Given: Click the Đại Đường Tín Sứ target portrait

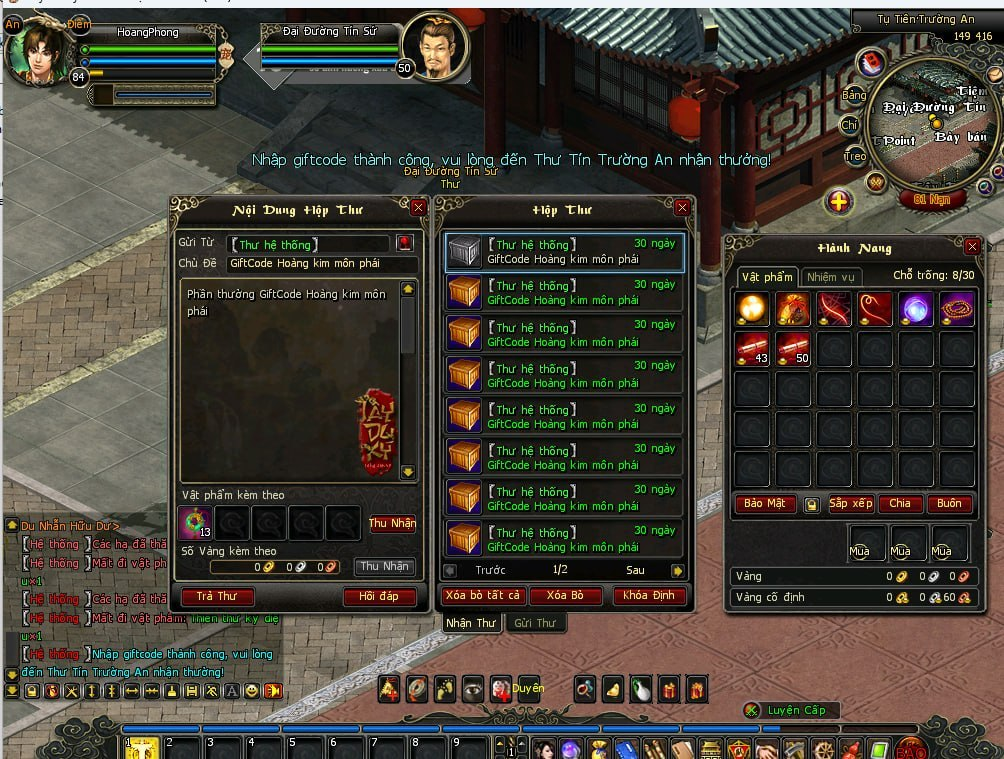Looking at the screenshot, I should point(433,47).
